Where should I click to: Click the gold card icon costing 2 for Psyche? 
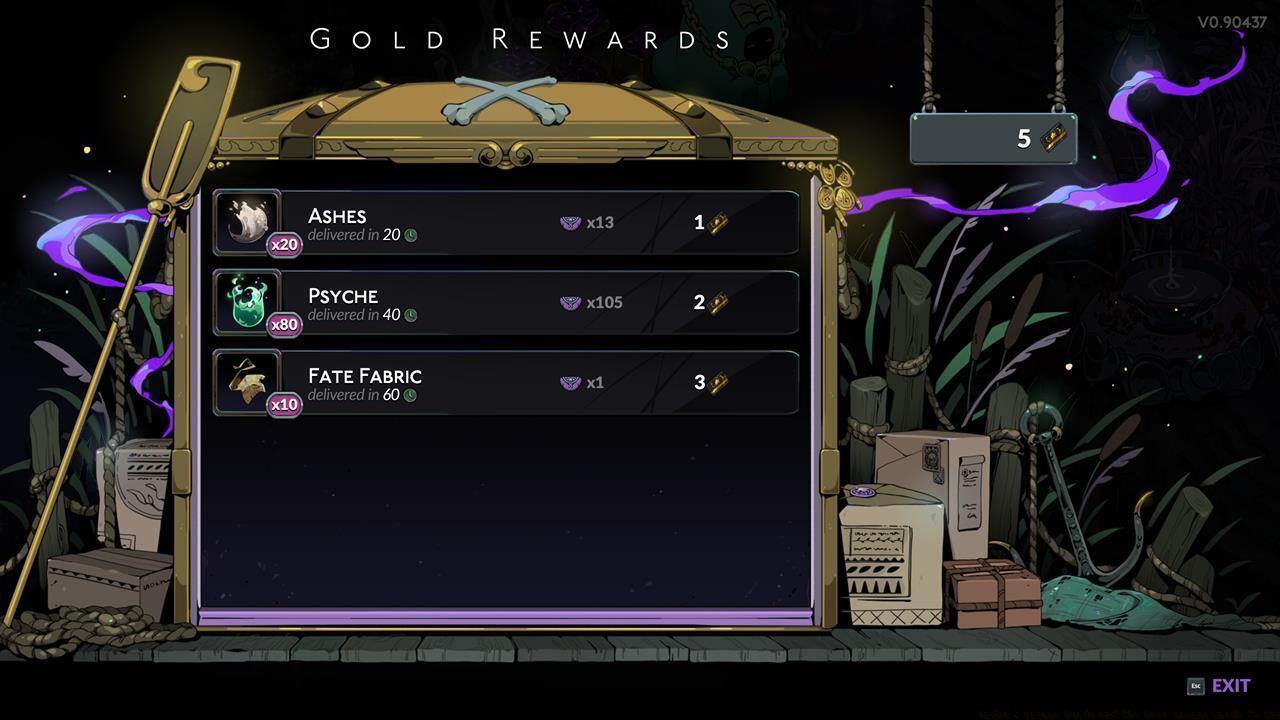tap(717, 302)
